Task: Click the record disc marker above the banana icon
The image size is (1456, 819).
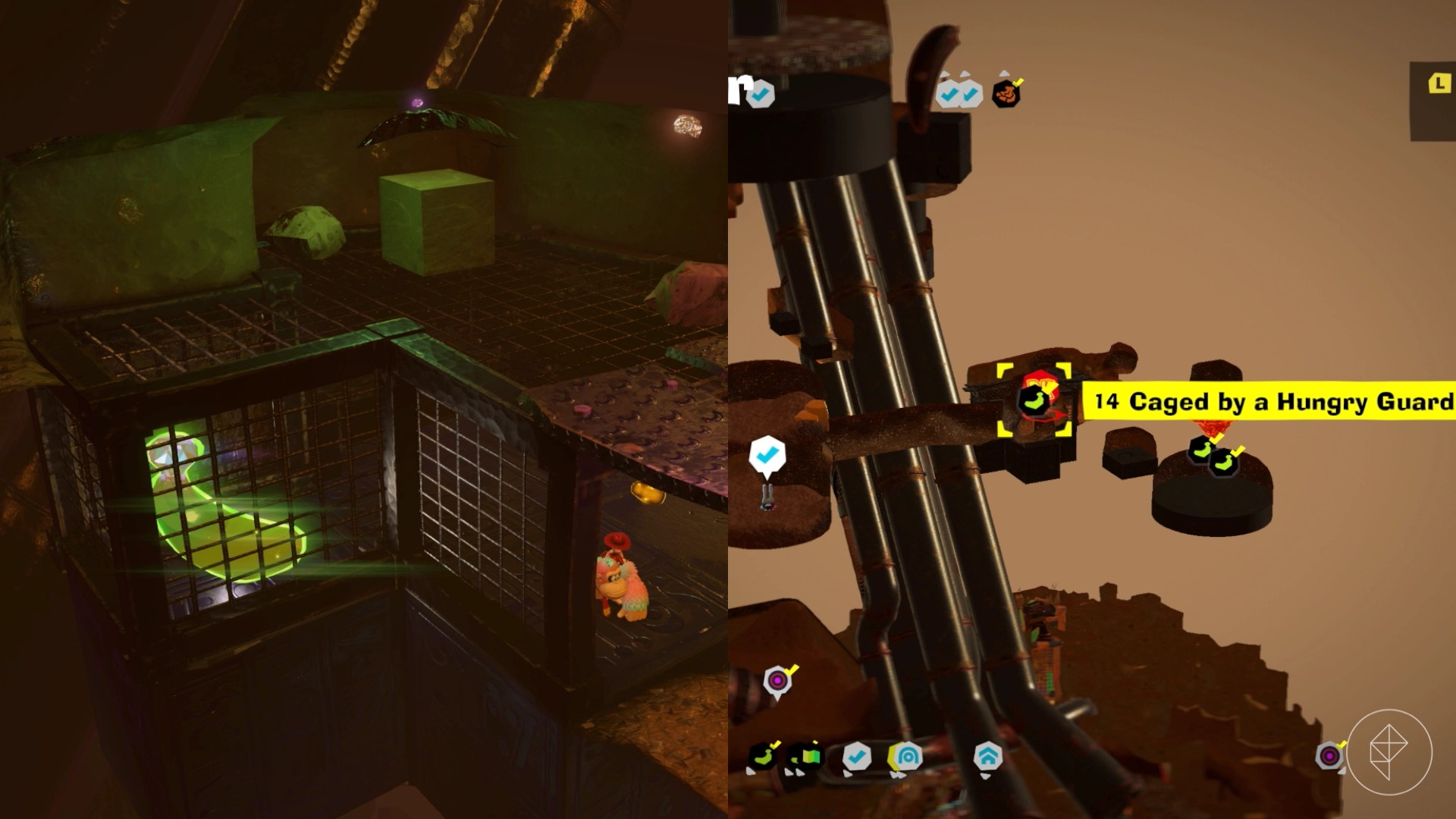Action: click(777, 680)
